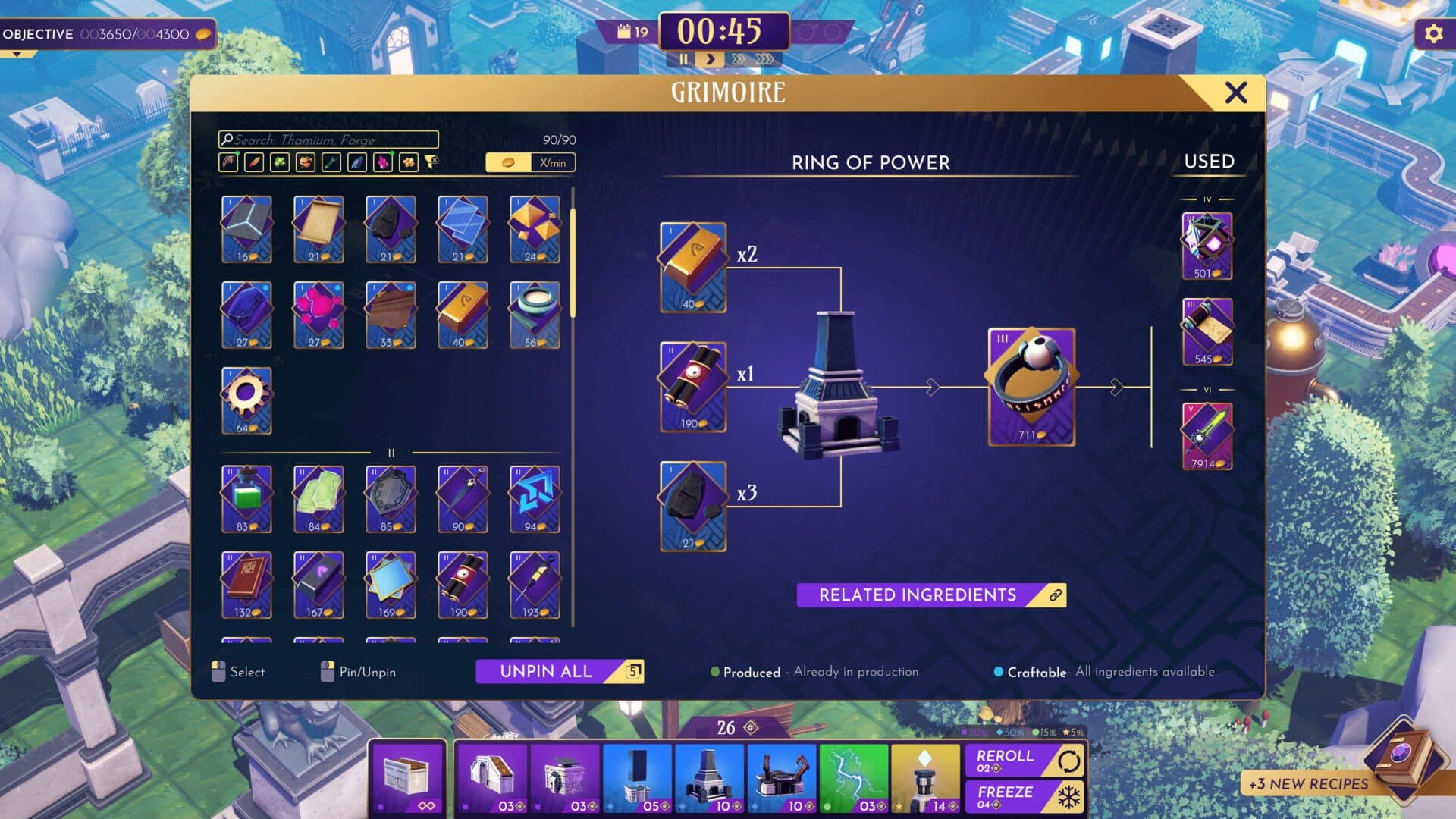Click the golden flower ingredient filter
The image size is (1456, 819).
408,162
